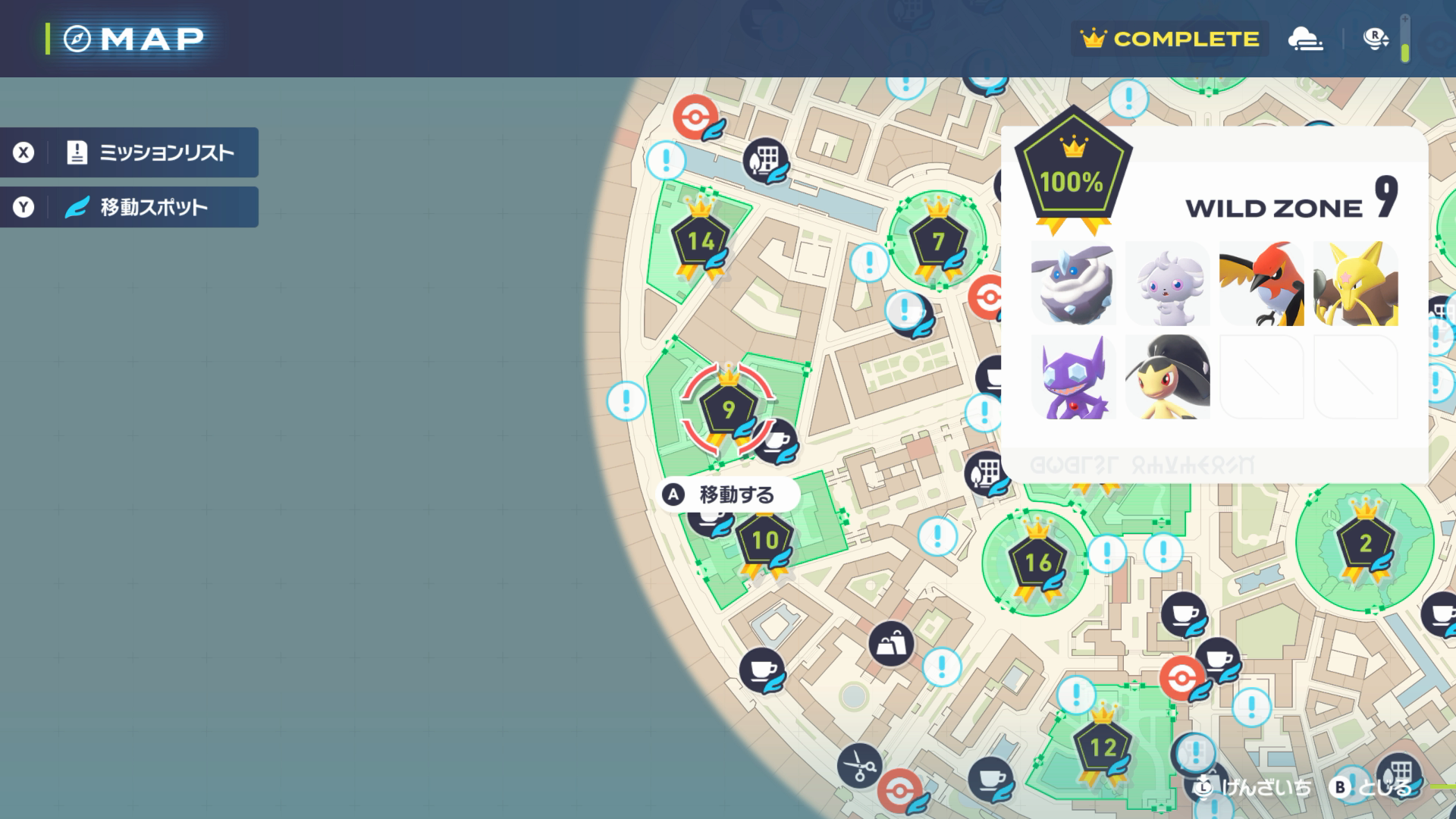Select Wild Zone 12 map marker
Screen dimensions: 1456x819
[1103, 748]
